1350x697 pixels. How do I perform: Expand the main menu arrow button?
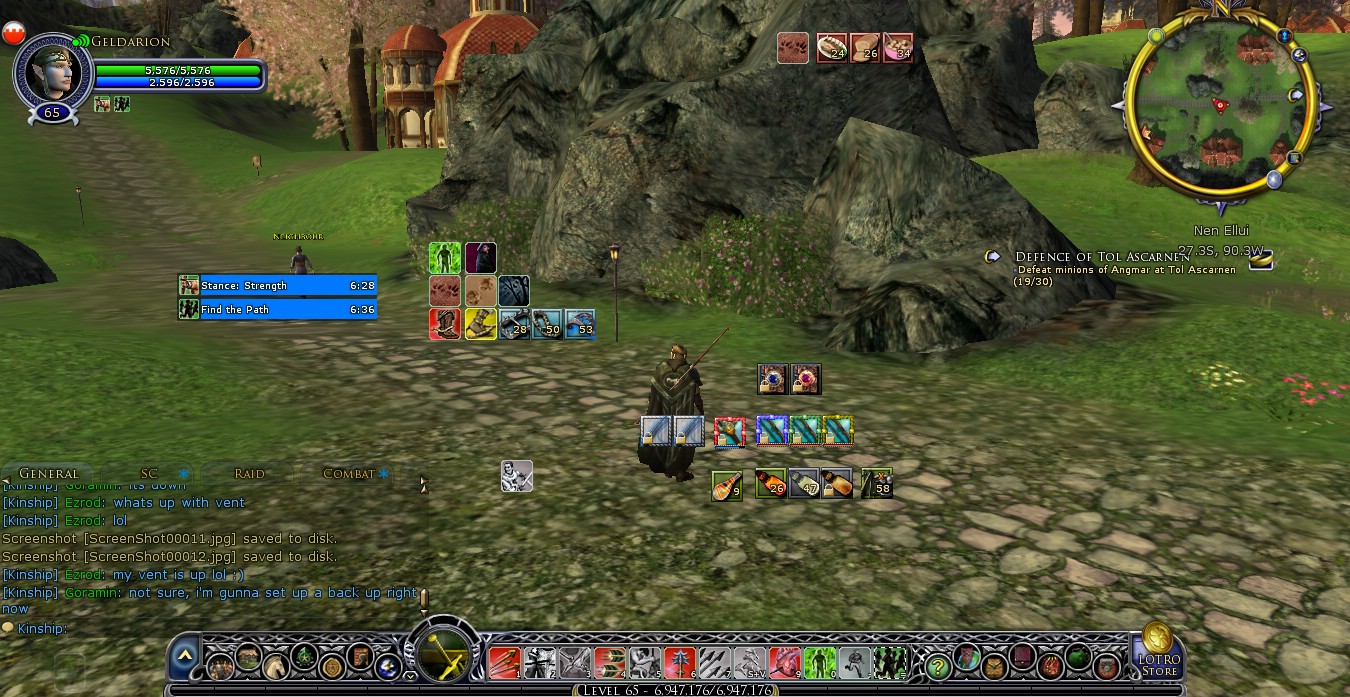[x=185, y=657]
